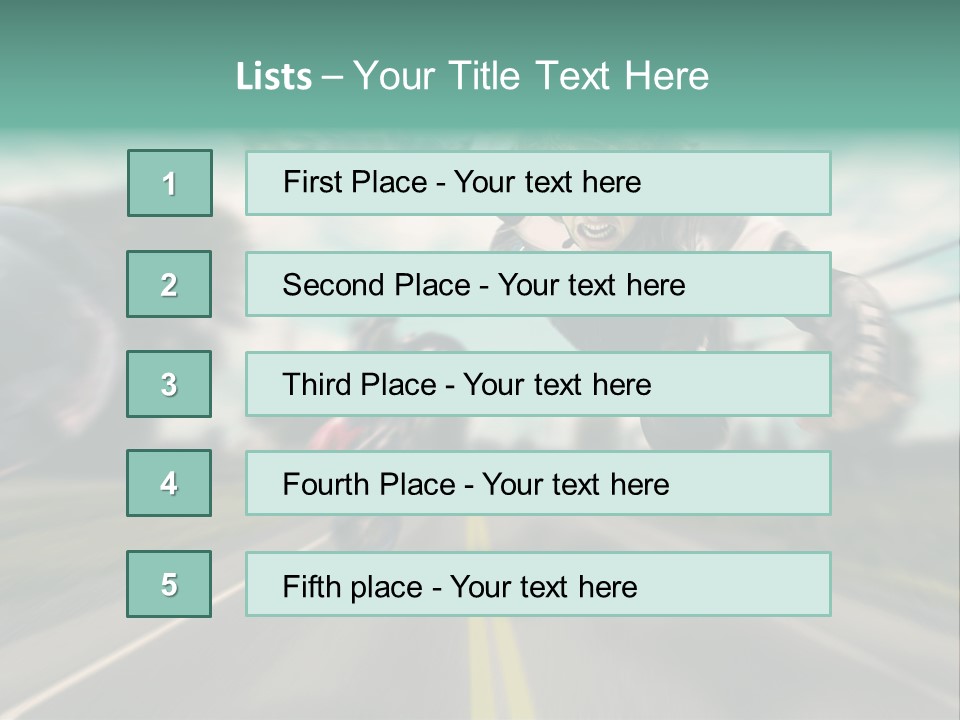Select the Fifth place text row
The image size is (960, 720).
[538, 585]
